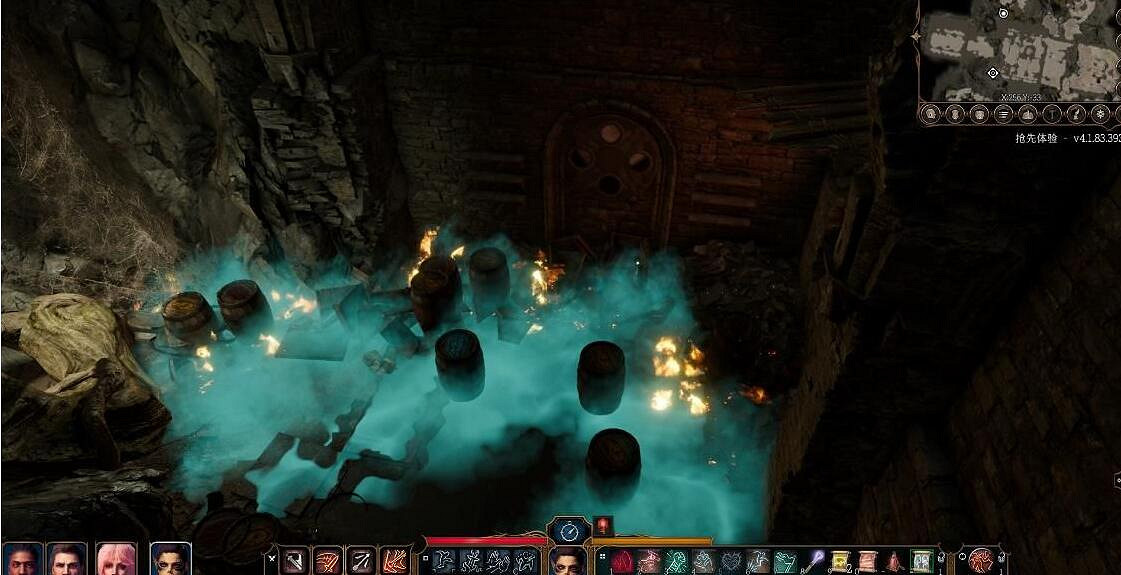Select the green-bordered scroll hotbar slot

click(921, 561)
